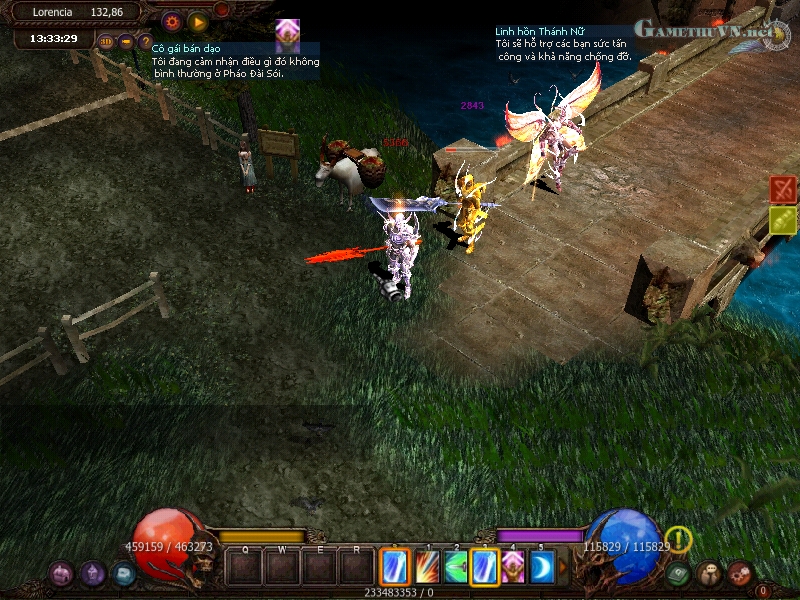Click the orange play arrow button
Viewport: 800px width, 600px height.
point(197,20)
